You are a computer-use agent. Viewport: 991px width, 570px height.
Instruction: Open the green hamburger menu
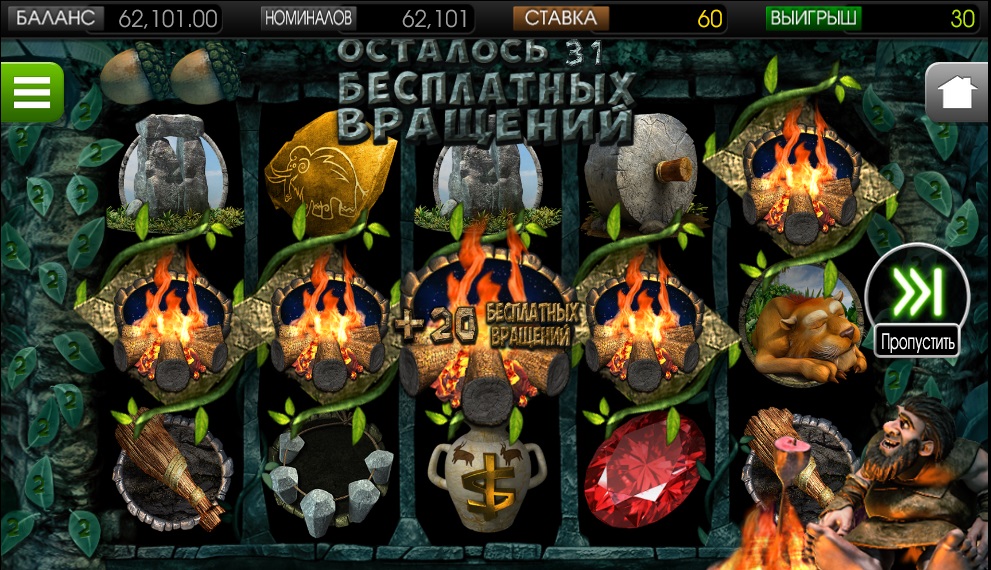31,91
